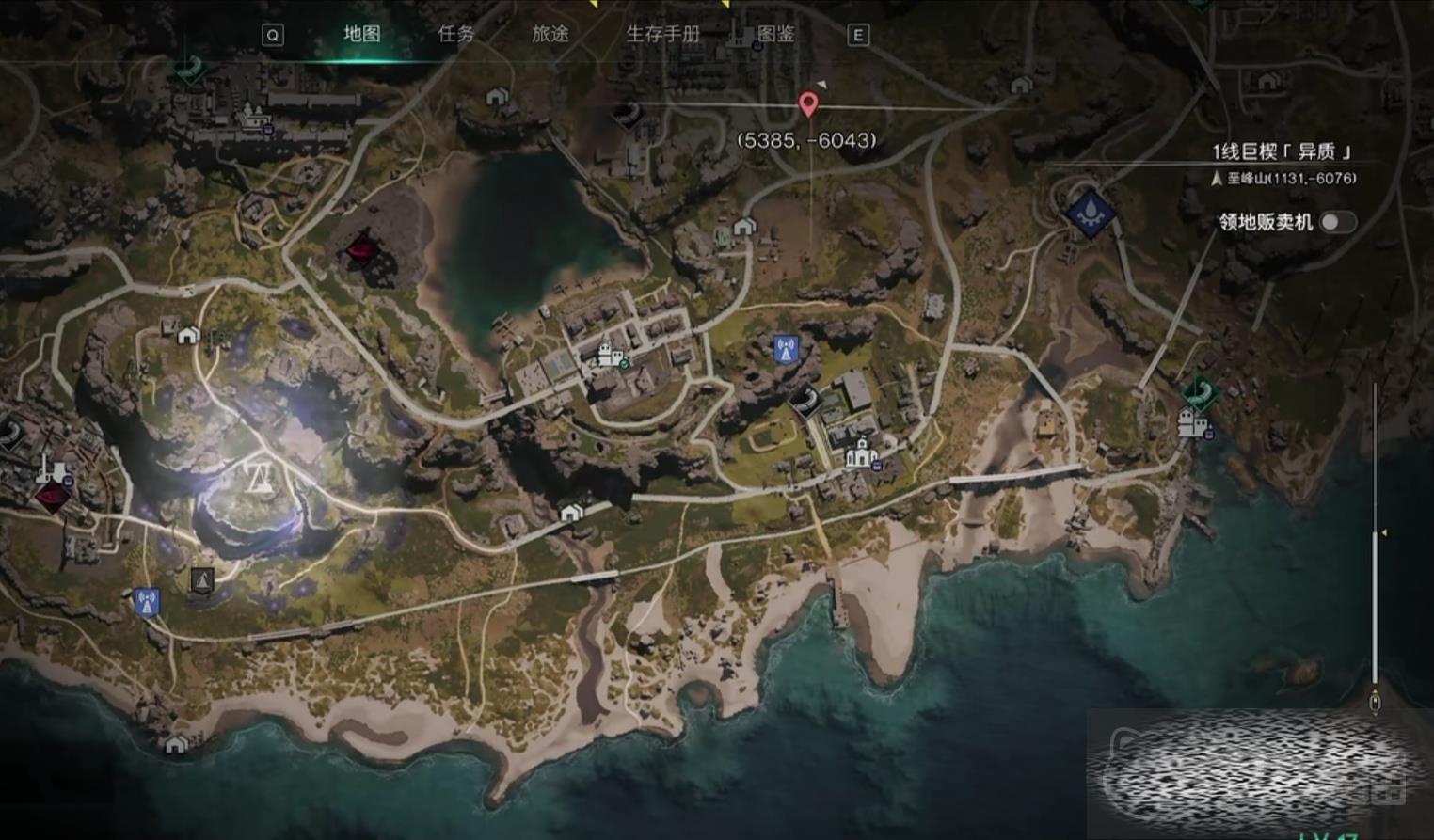Click the red diamond marker by the lake
Screen dimensions: 1434x840
pyautogui.click(x=361, y=250)
